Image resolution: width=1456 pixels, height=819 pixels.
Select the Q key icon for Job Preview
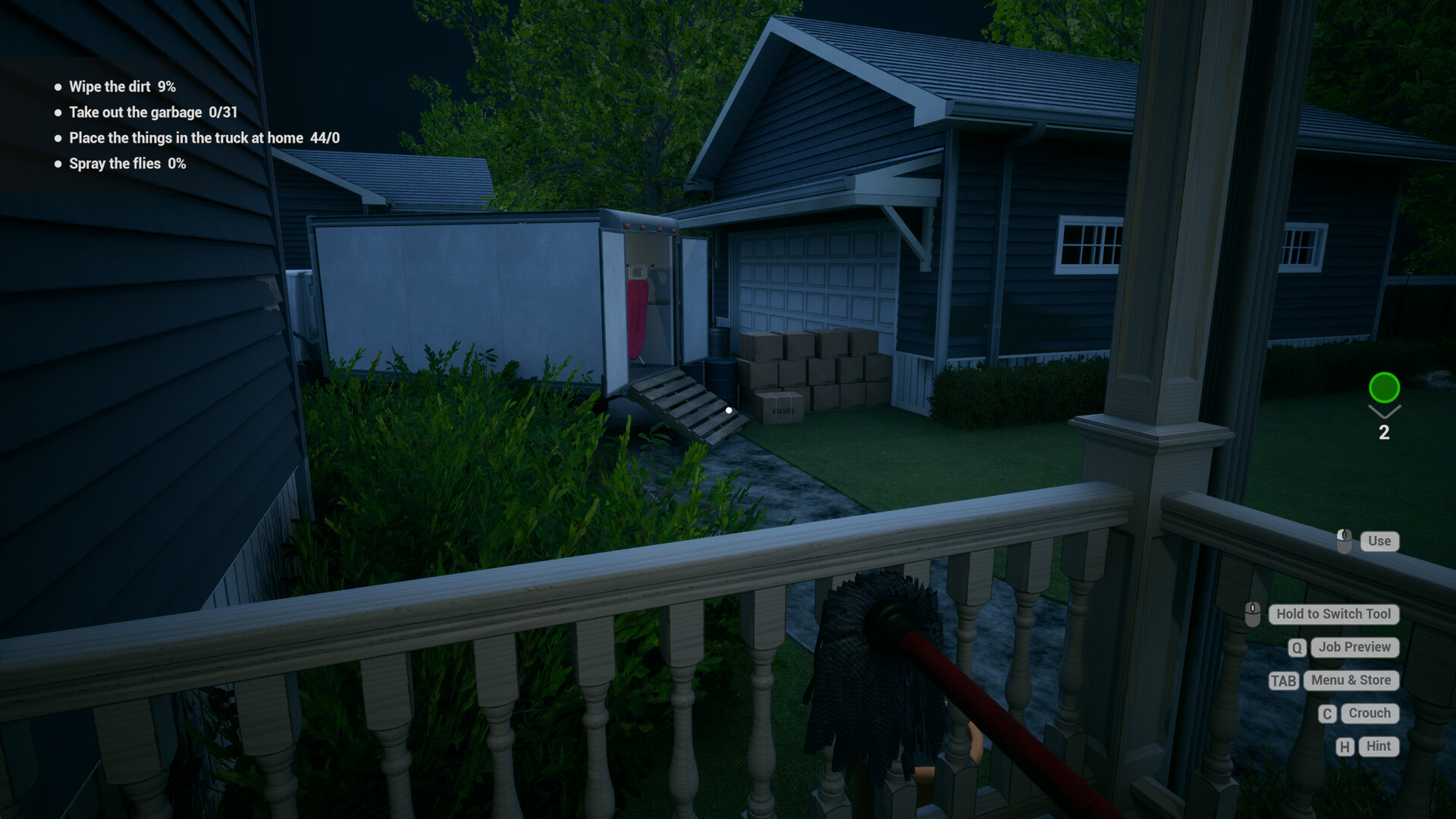(x=1297, y=648)
